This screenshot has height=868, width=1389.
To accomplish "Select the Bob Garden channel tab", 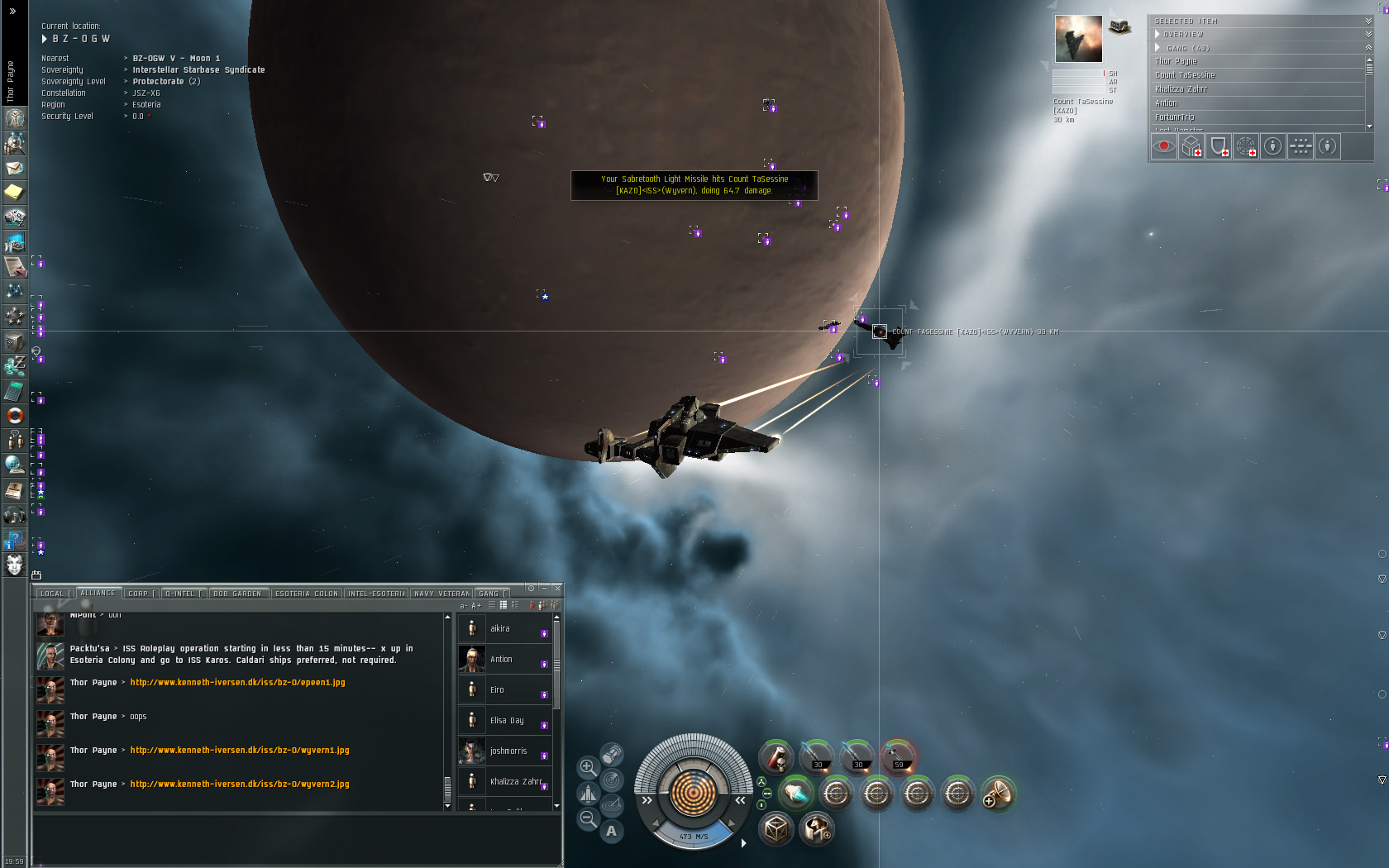I will click(x=237, y=594).
